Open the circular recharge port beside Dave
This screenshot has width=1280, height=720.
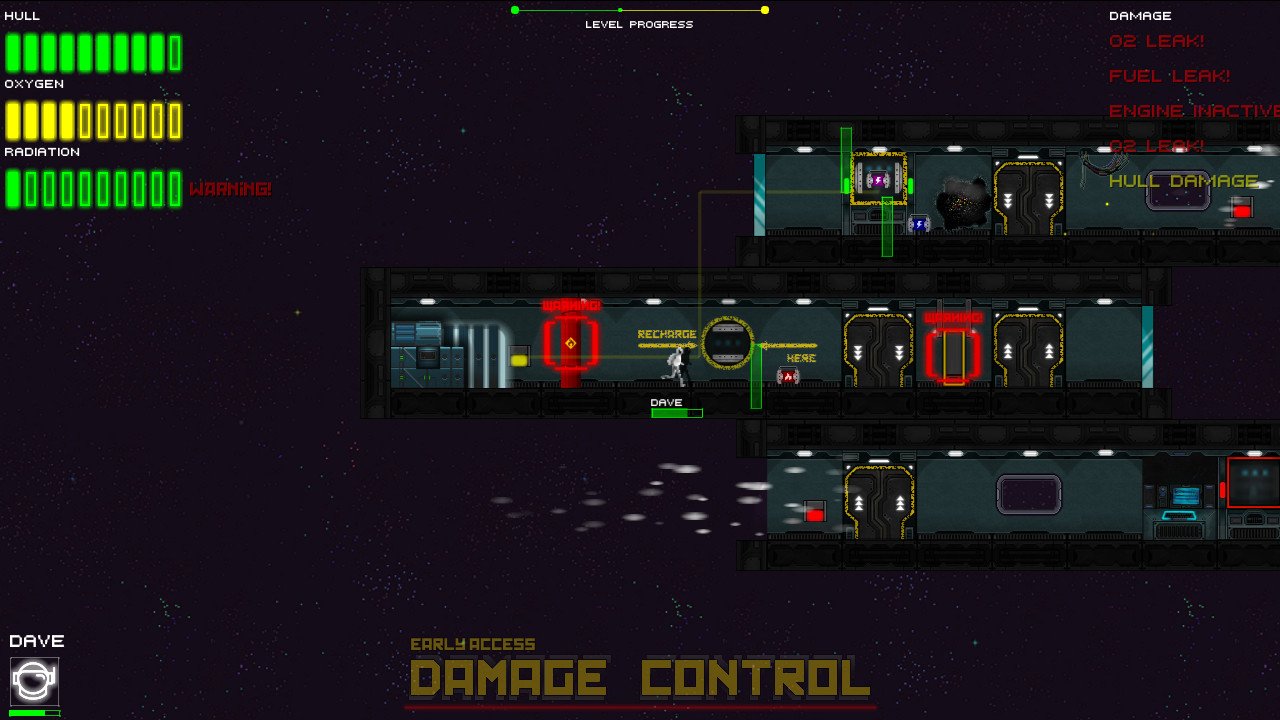click(x=727, y=343)
